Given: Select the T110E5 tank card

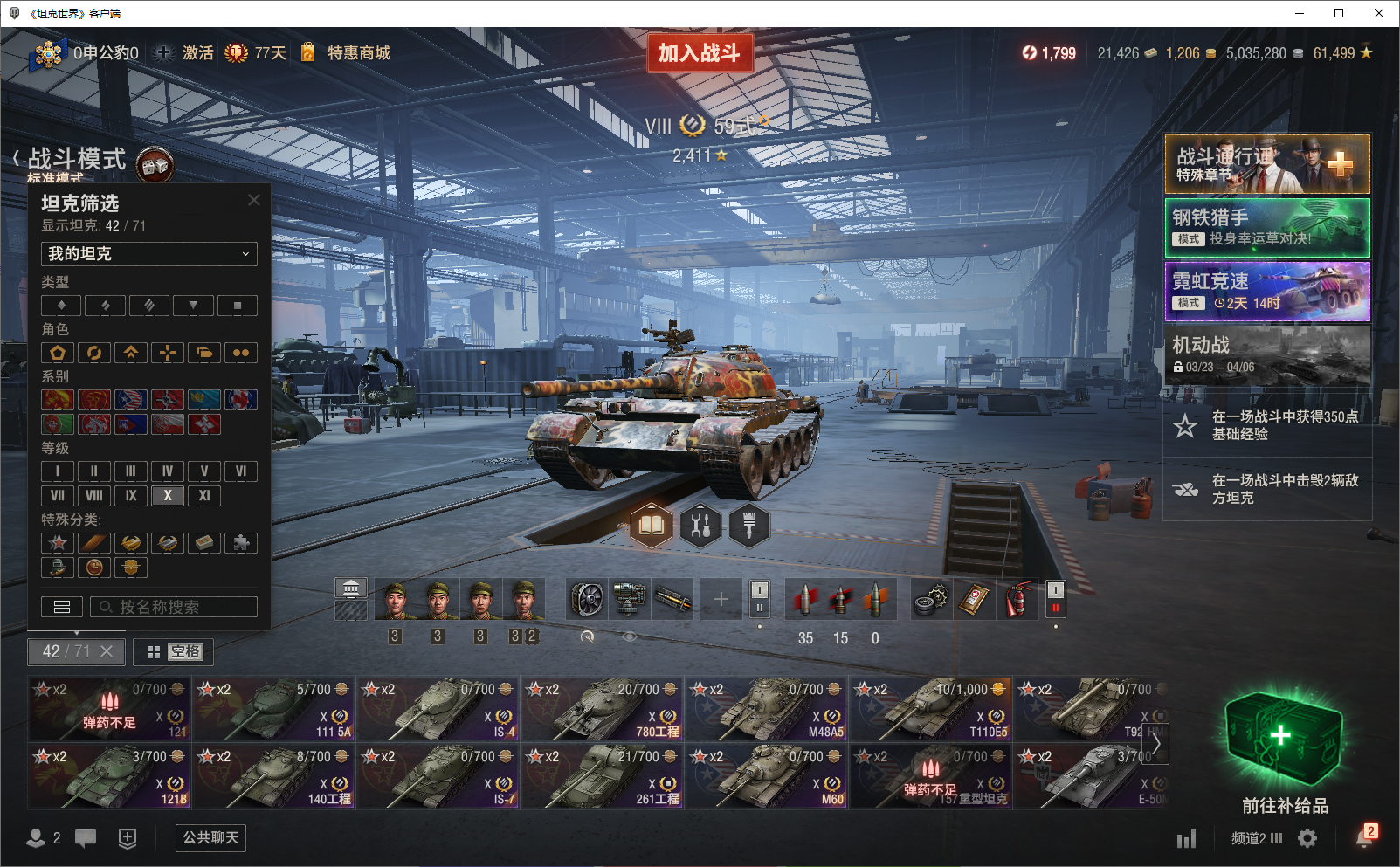Looking at the screenshot, I should pos(932,709).
